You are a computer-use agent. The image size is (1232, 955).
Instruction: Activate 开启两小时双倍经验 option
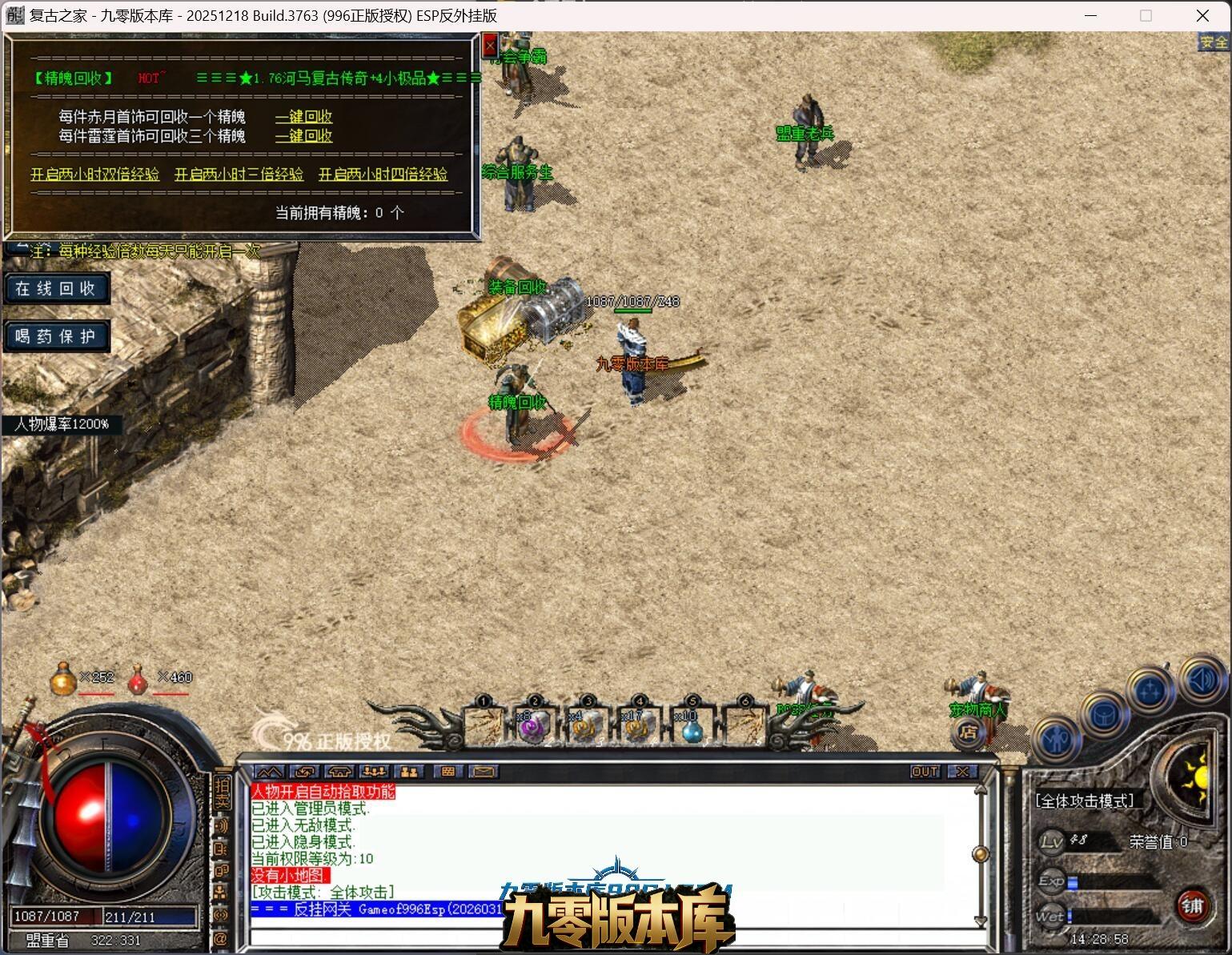pos(94,174)
